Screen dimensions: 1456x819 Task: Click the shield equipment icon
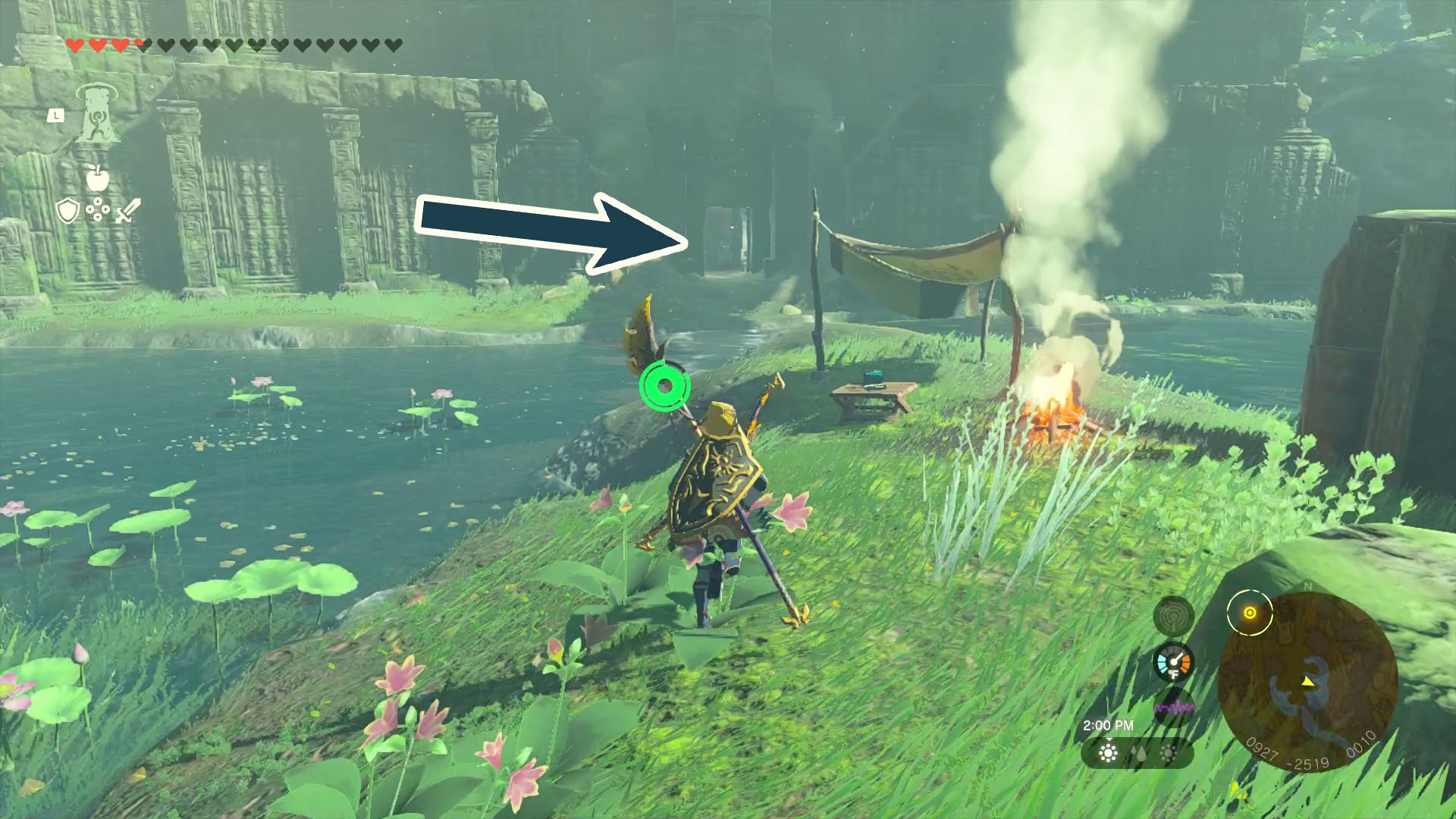coord(67,211)
